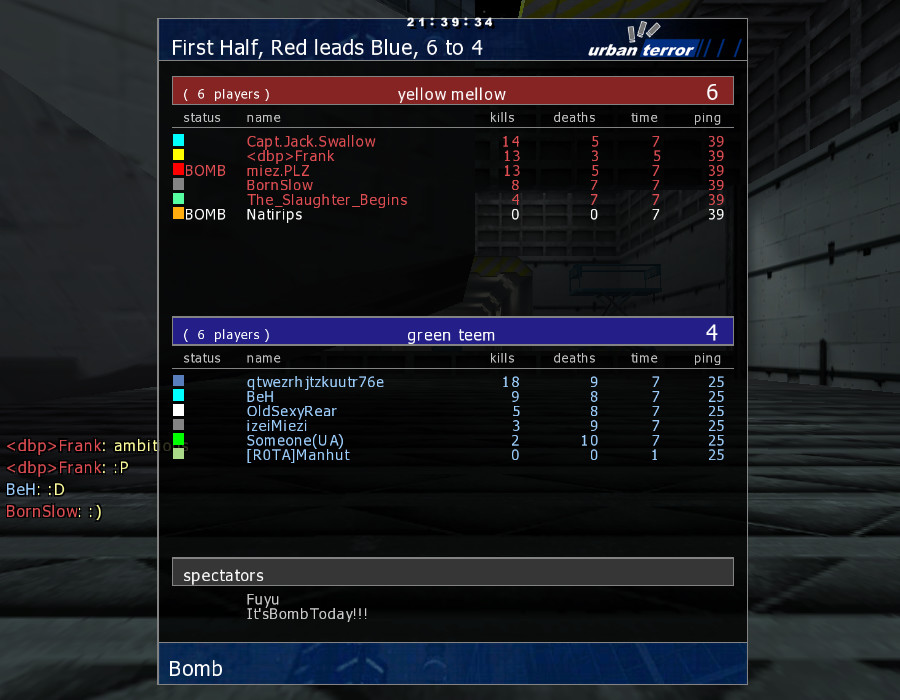900x700 pixels.
Task: Select the <dbp>Frank row in the scoreboard
Action: (290, 156)
